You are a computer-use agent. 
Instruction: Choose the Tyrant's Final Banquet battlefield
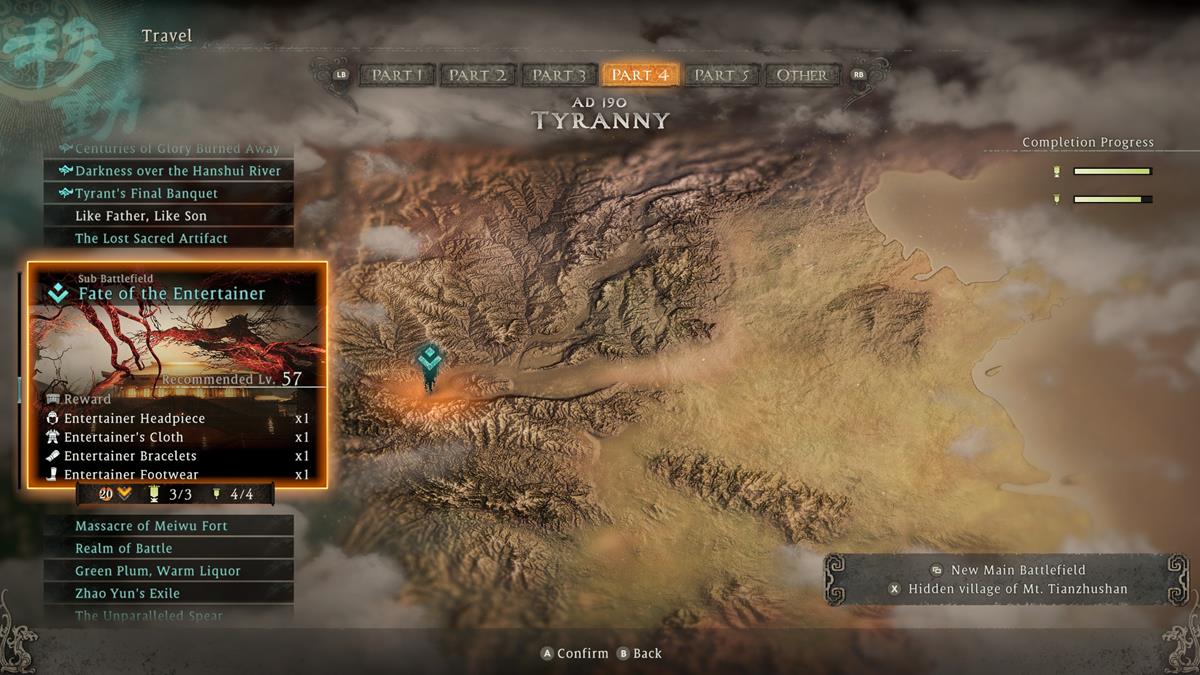(x=168, y=193)
